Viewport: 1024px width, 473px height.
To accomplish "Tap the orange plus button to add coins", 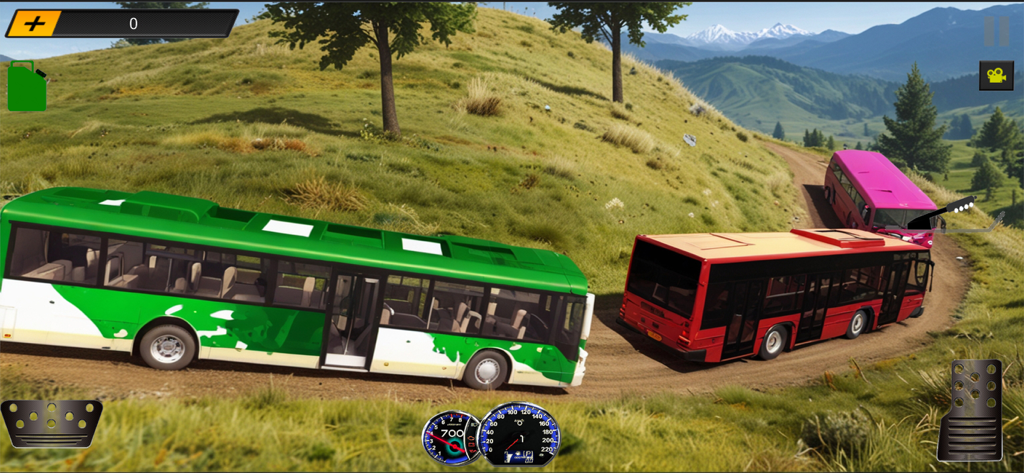I will tap(34, 23).
